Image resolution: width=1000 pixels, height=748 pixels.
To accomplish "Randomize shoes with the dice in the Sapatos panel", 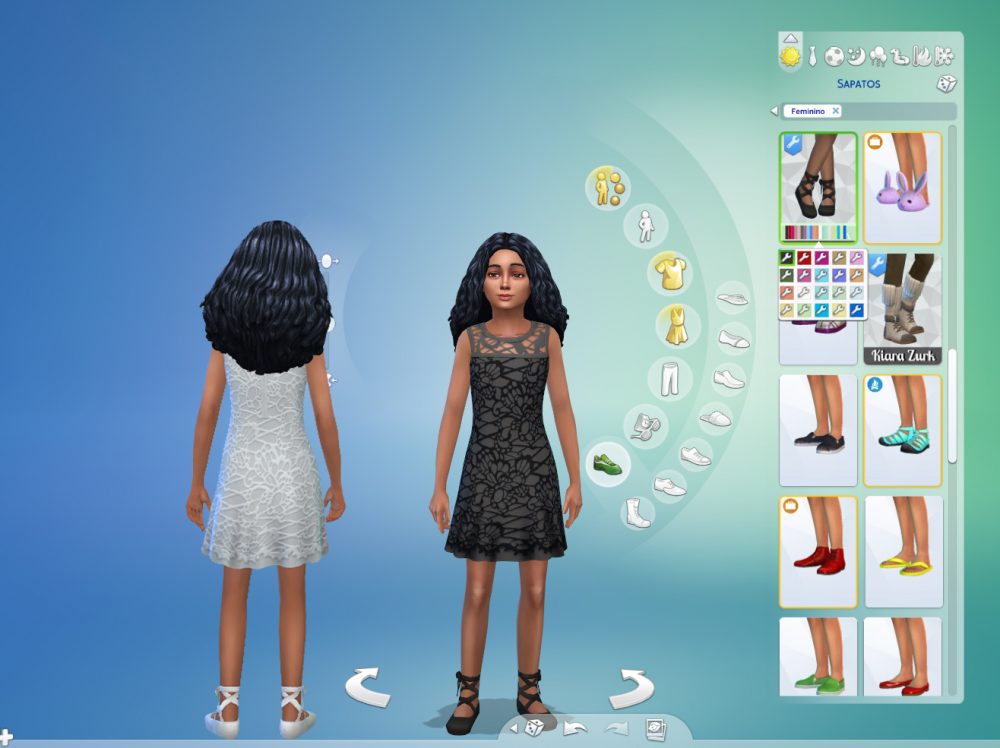I will tap(946, 84).
